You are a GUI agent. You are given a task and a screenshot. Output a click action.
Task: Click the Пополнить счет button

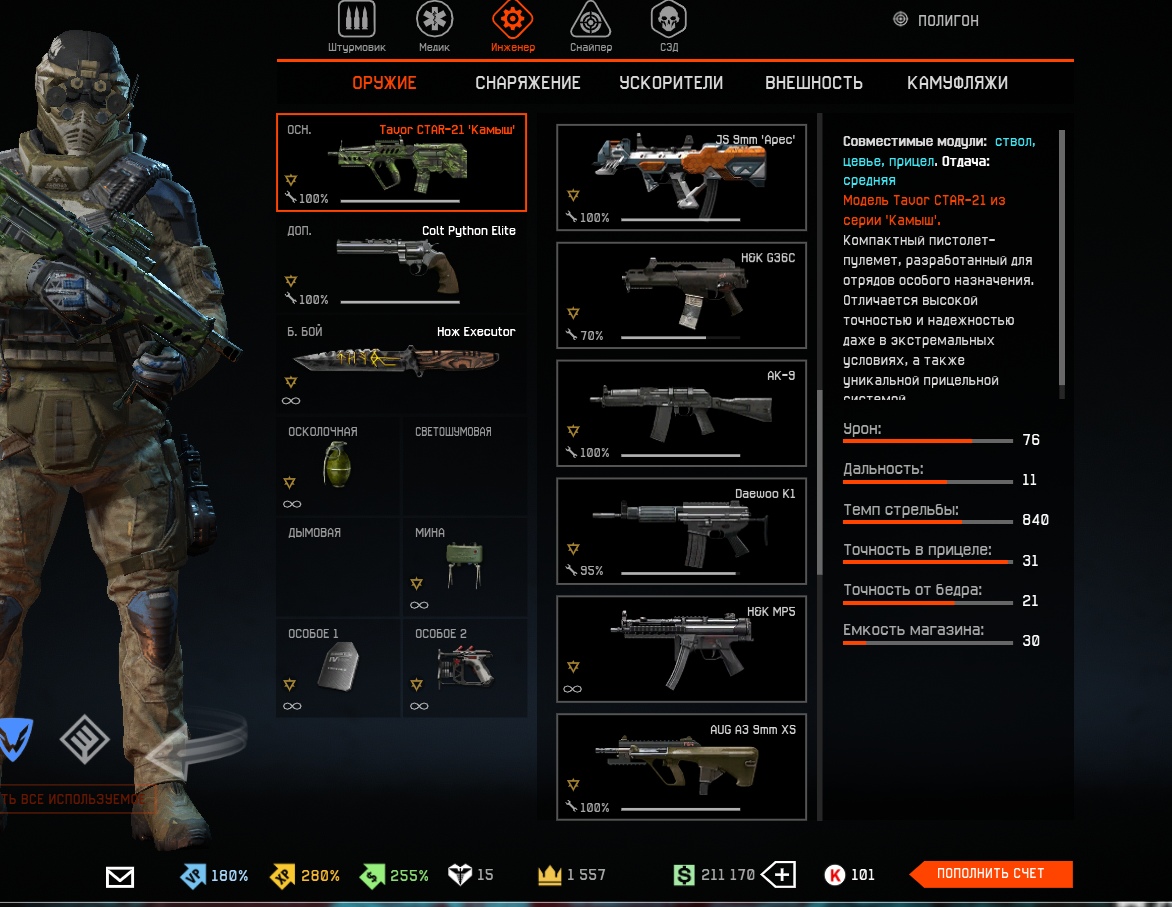point(990,874)
